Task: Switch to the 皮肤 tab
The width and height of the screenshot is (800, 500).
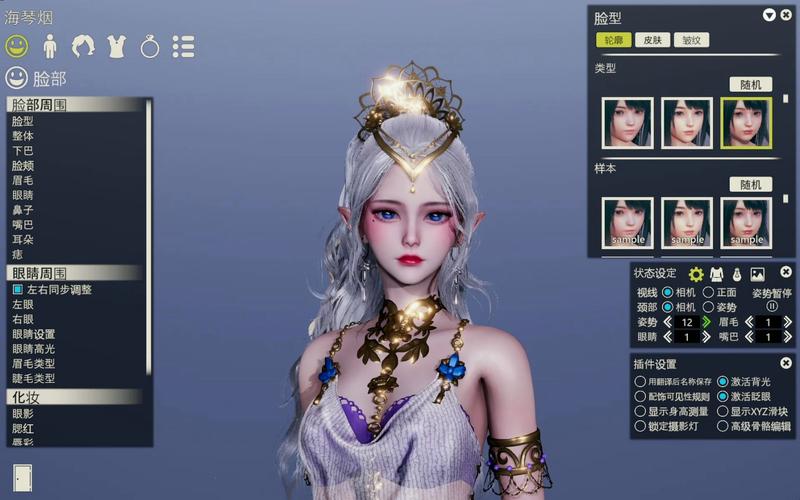Action: click(x=652, y=41)
